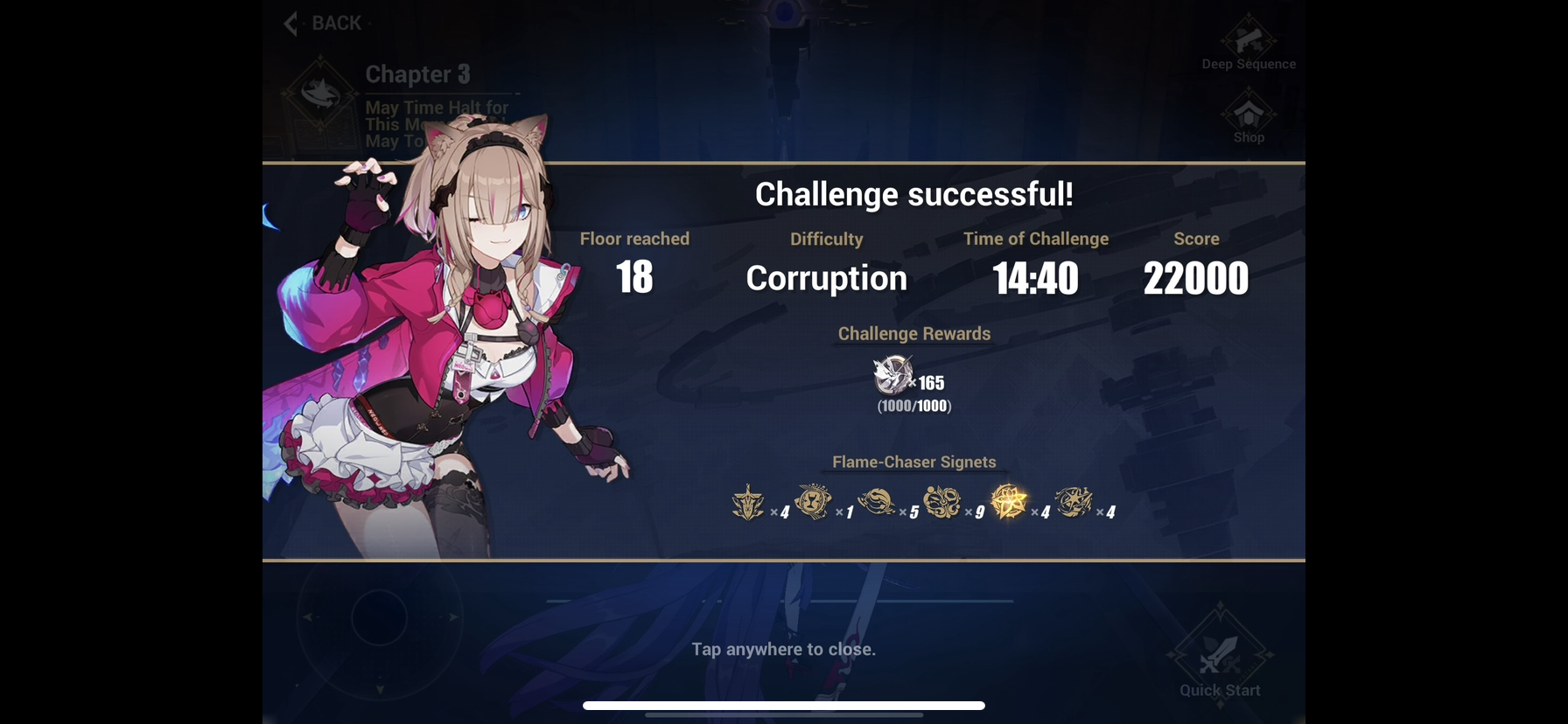Tap the Corruption difficulty label
Viewport: 1568px width, 724px height.
click(x=825, y=277)
